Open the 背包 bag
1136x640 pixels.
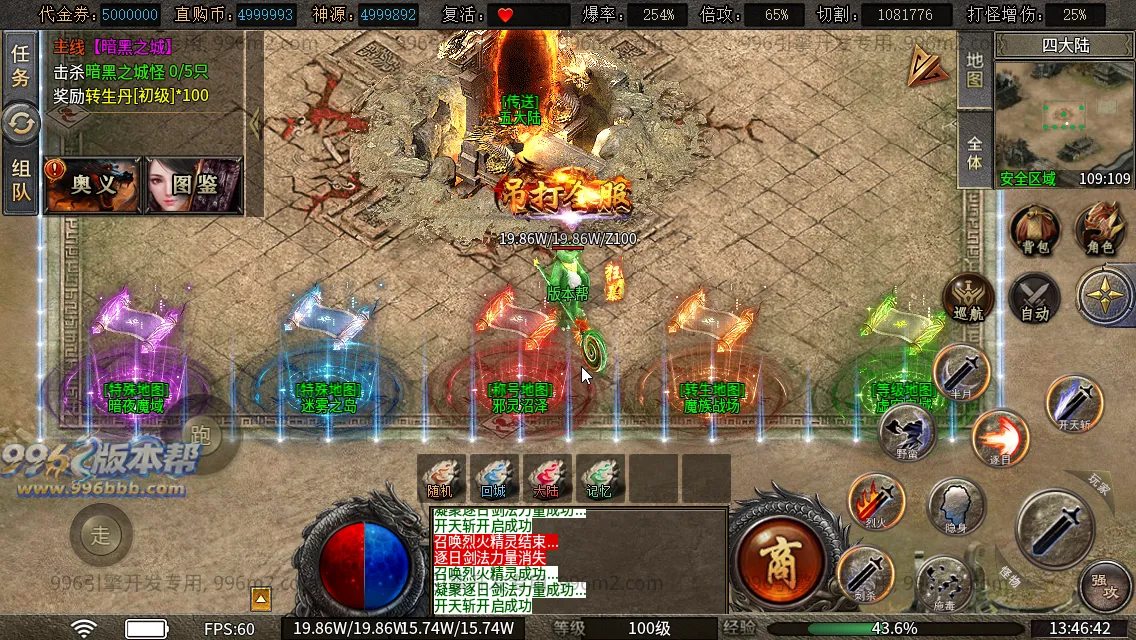point(1035,229)
